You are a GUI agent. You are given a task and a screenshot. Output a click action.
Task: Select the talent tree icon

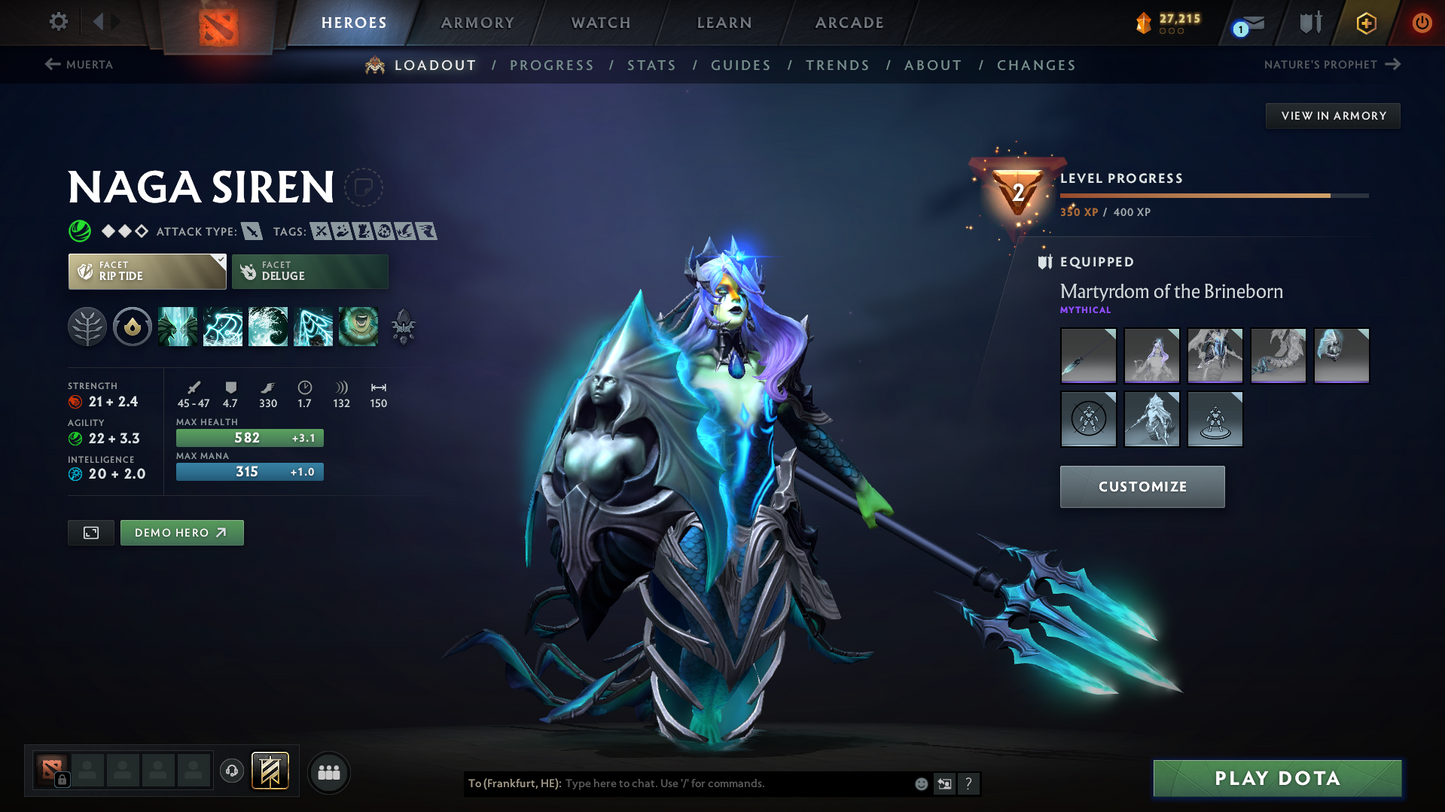click(87, 327)
